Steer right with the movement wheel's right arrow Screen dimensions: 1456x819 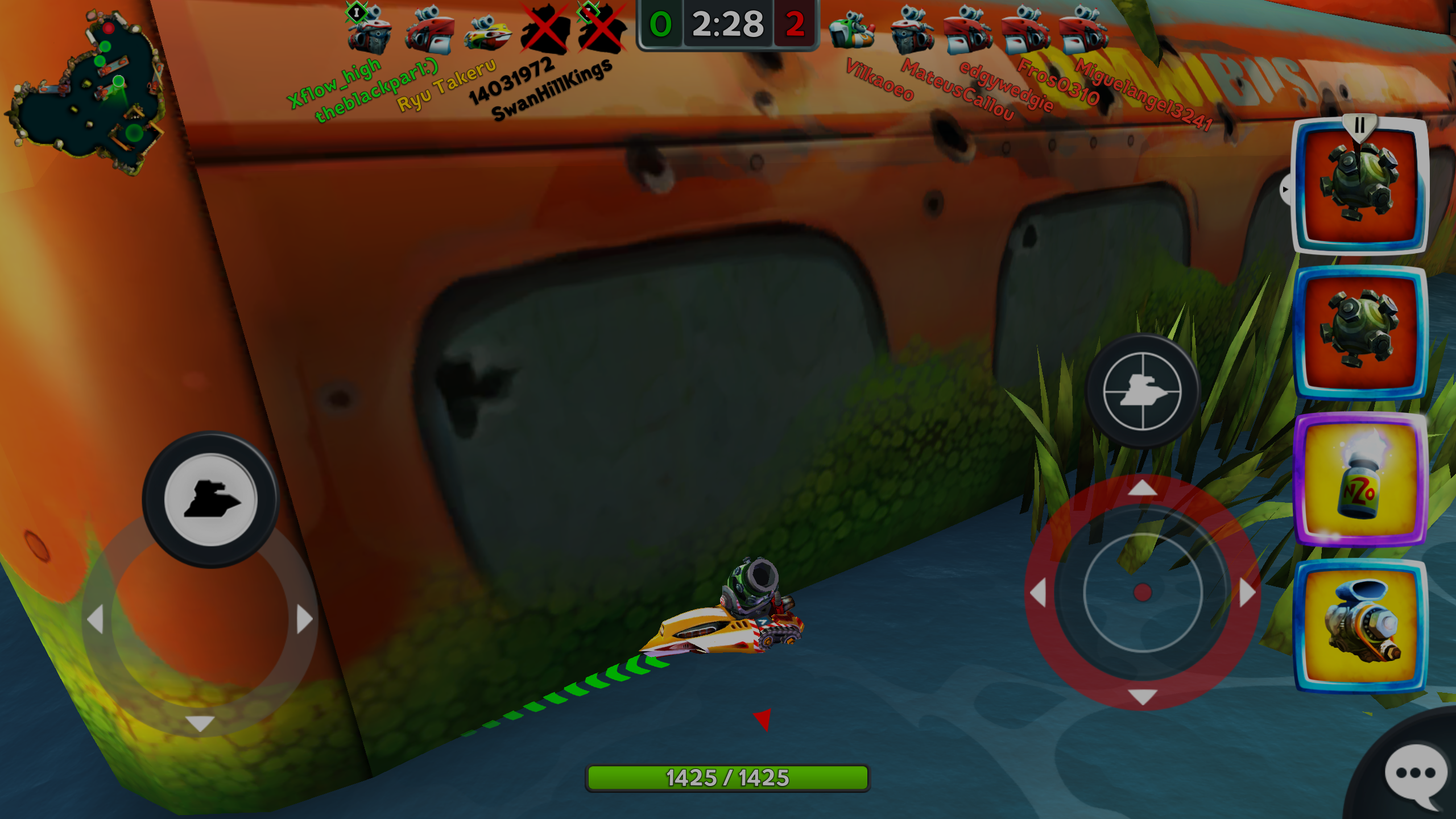coord(305,619)
